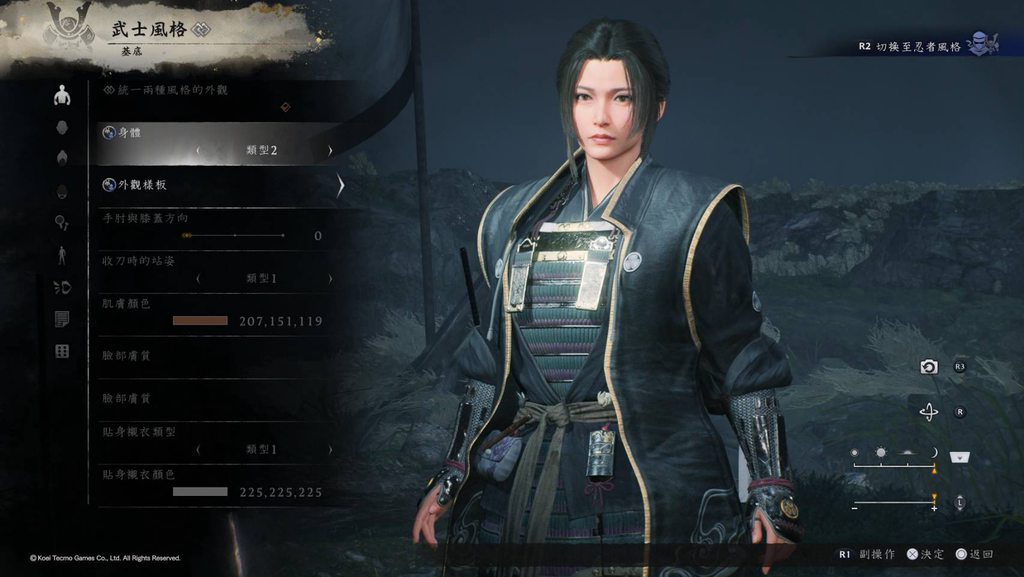The image size is (1024, 577).
Task: Click the left arrow on 貼身襯衣類型
Action: coord(197,450)
